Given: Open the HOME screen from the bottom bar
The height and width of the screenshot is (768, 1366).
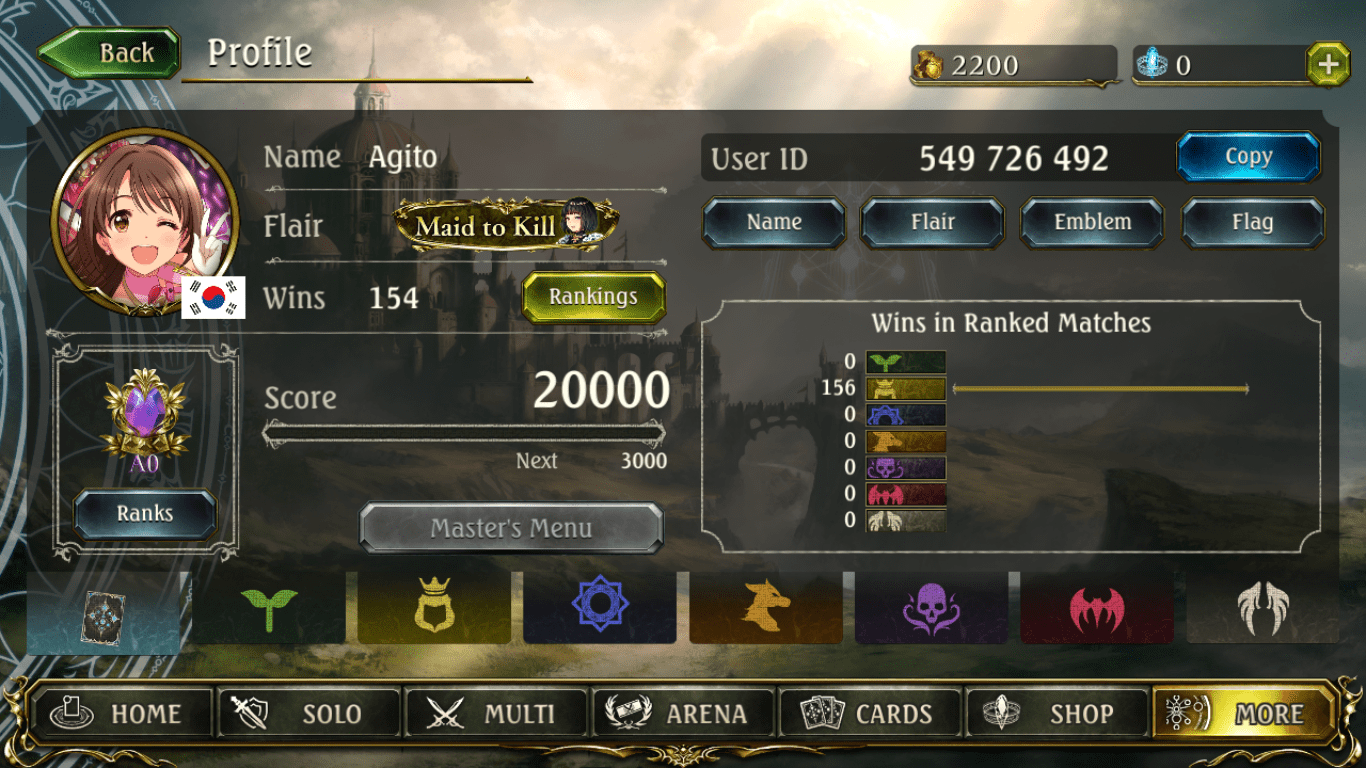Looking at the screenshot, I should pos(122,713).
